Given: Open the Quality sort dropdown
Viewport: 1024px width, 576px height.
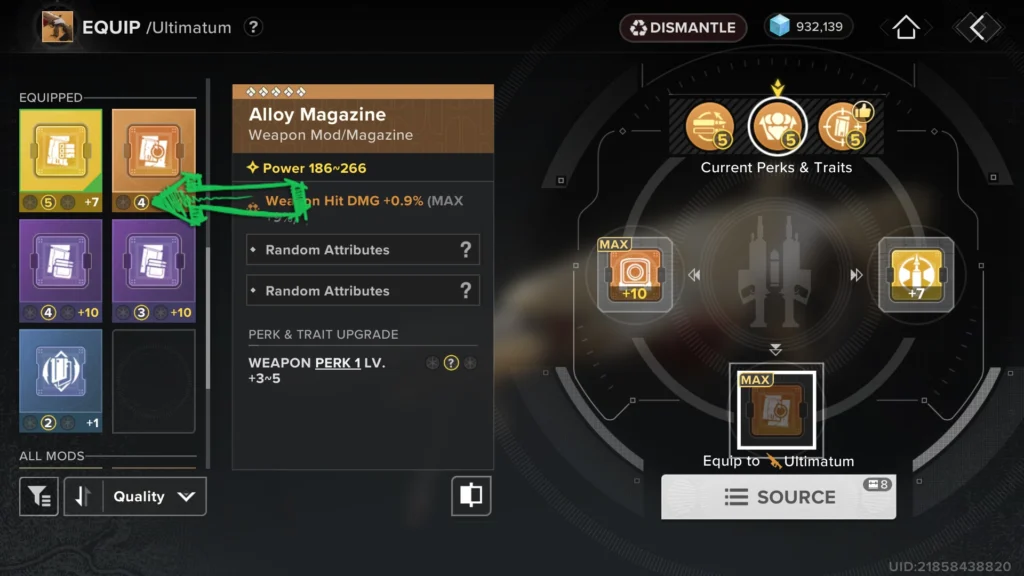Looking at the screenshot, I should [154, 496].
